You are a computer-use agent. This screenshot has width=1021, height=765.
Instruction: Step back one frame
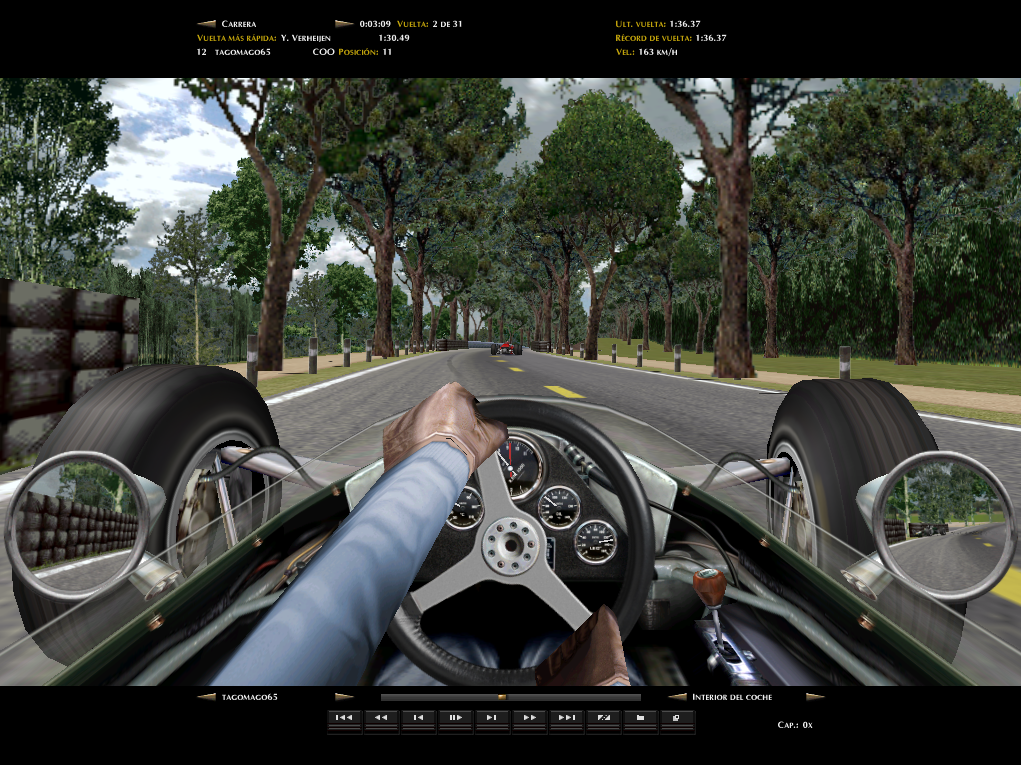tap(418, 717)
